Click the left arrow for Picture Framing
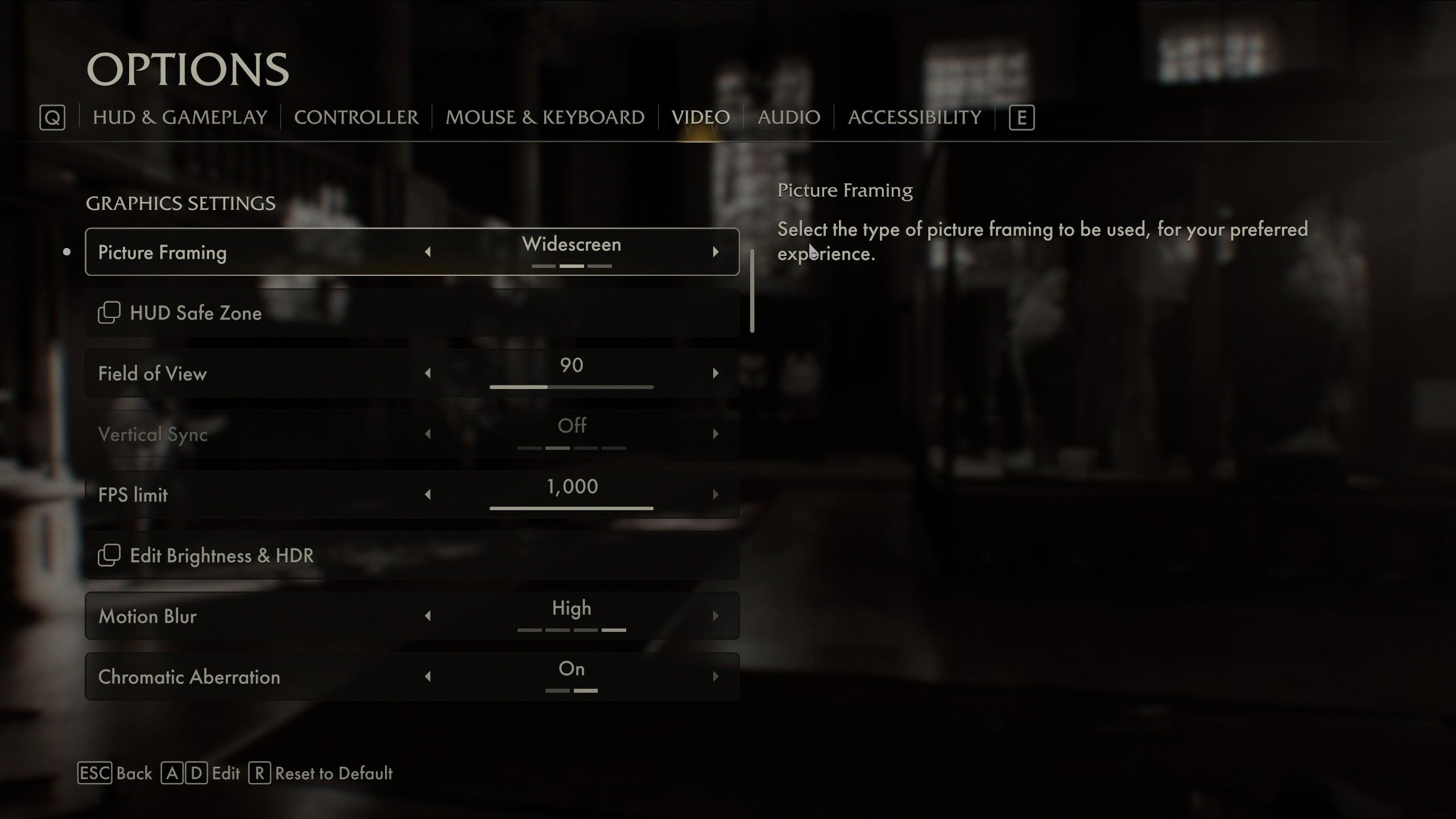This screenshot has width=1456, height=819. tap(428, 252)
